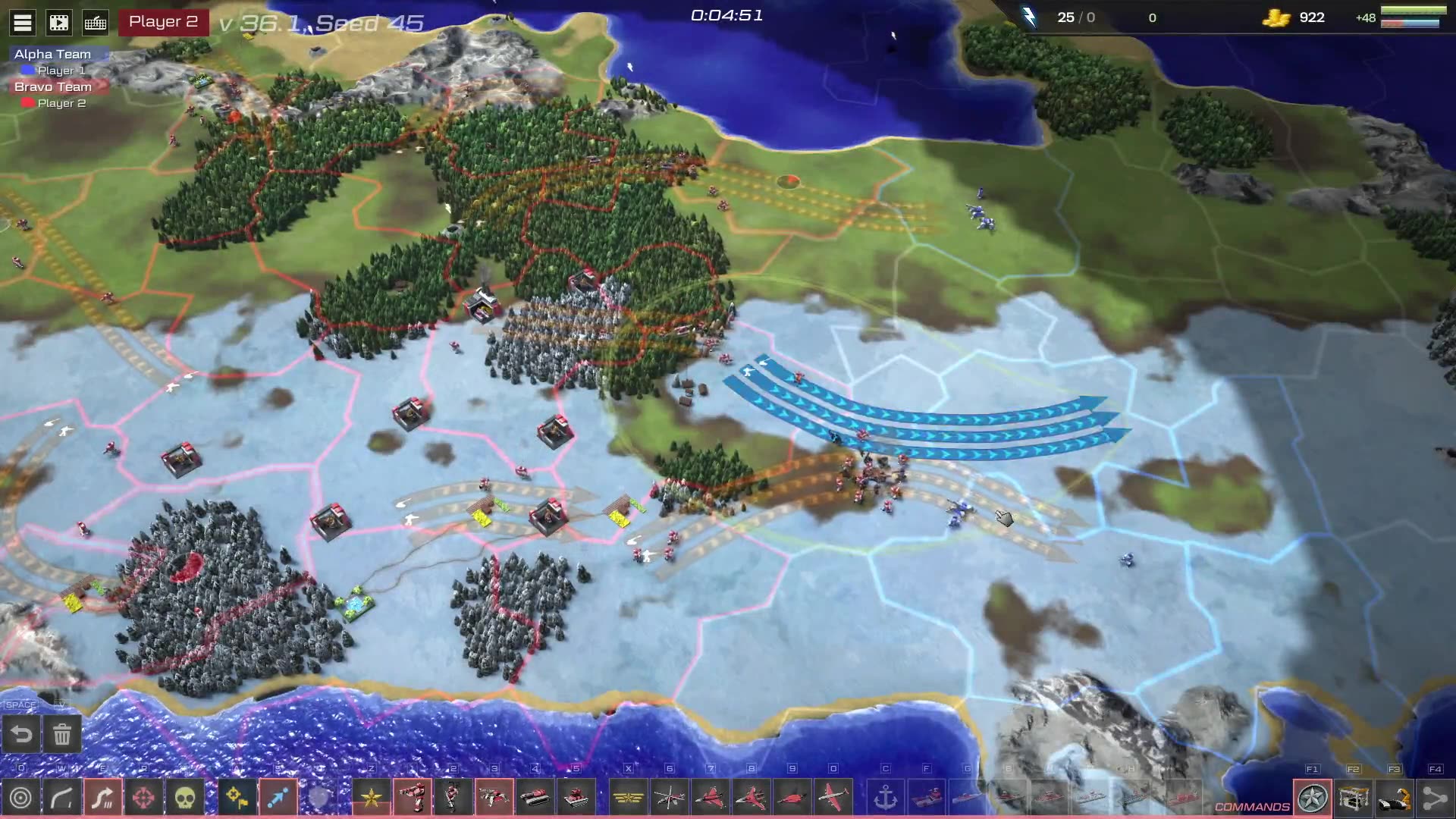1456x819 pixels.
Task: Select Player 1 in the Alpha Team list
Action: [x=61, y=71]
